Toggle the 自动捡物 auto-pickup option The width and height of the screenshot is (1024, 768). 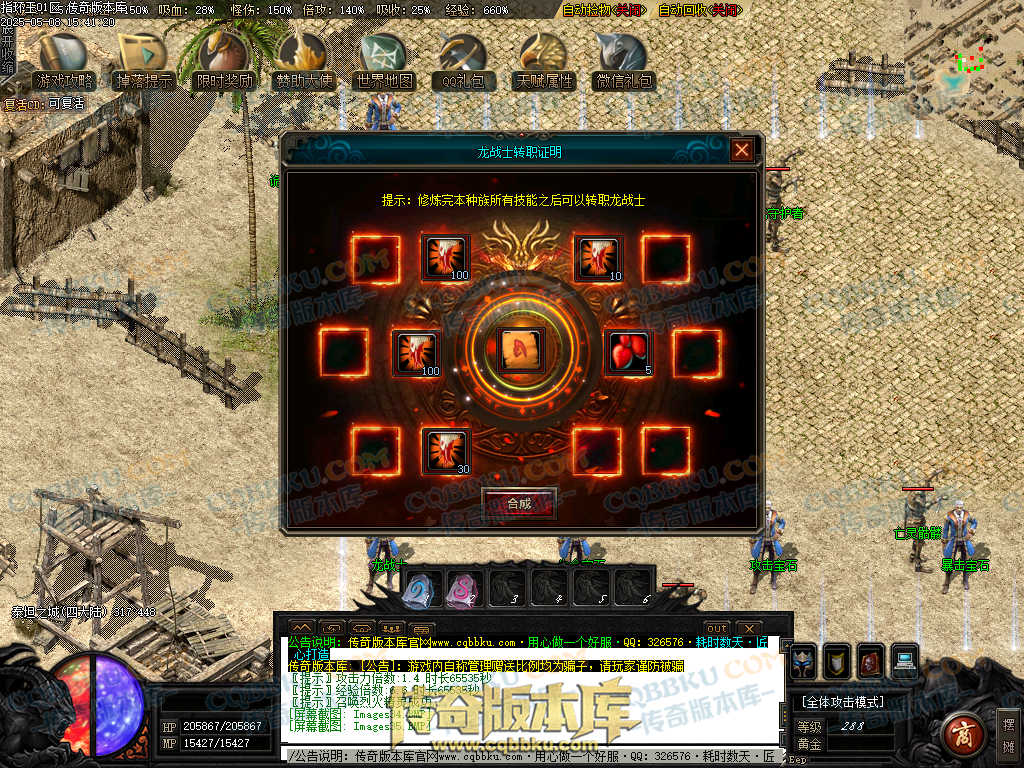(602, 10)
